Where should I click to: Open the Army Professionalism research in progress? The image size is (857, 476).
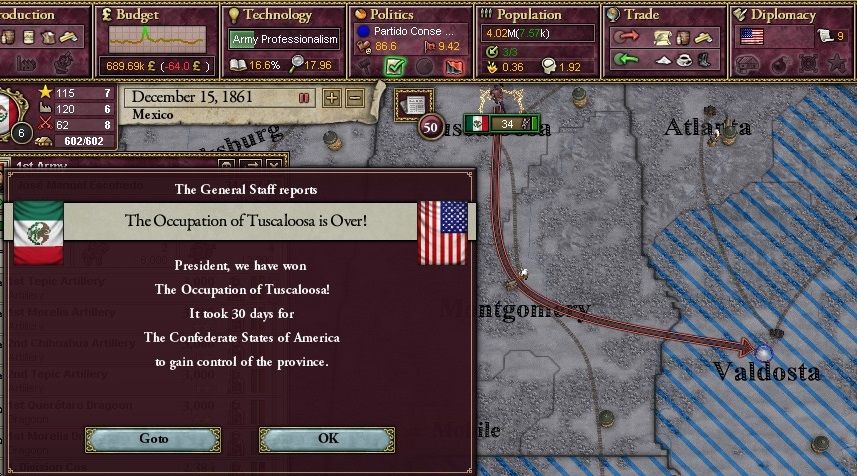coord(284,40)
